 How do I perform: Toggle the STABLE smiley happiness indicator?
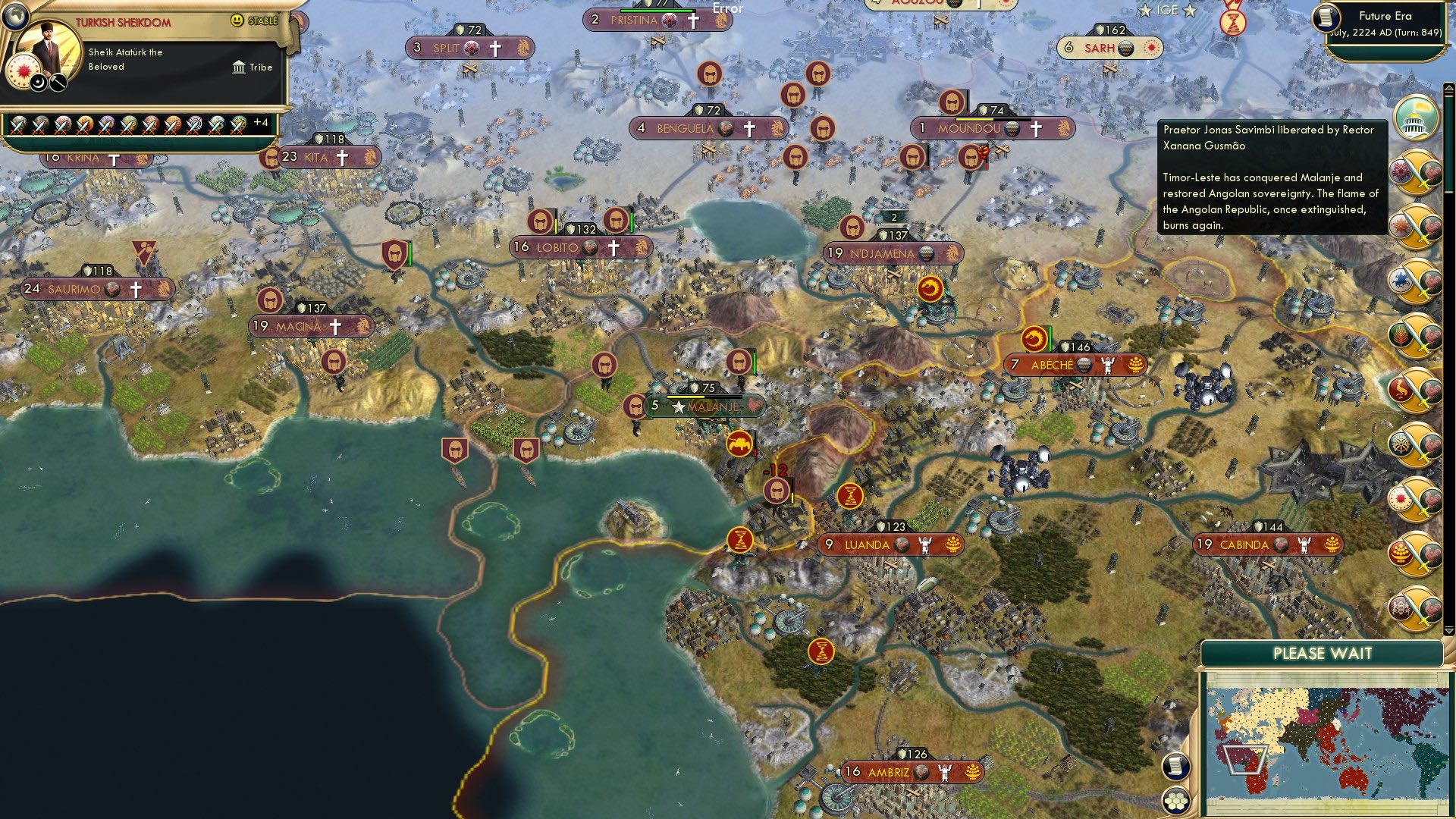click(x=237, y=20)
